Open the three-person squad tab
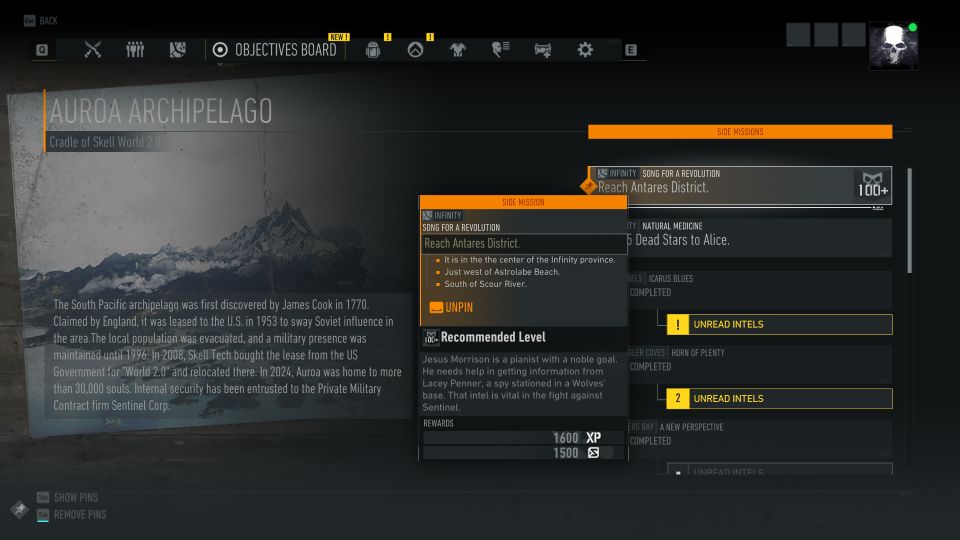The image size is (960, 540). (135, 49)
